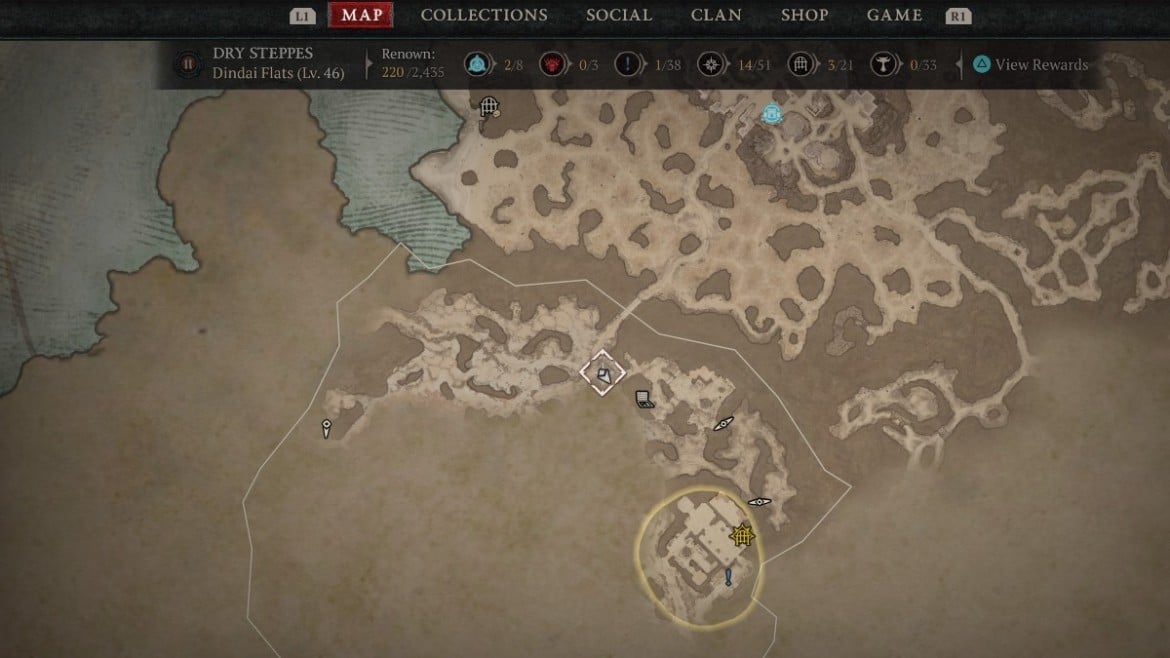Click the white map pin marker
Image resolution: width=1170 pixels, height=658 pixels.
pos(326,428)
